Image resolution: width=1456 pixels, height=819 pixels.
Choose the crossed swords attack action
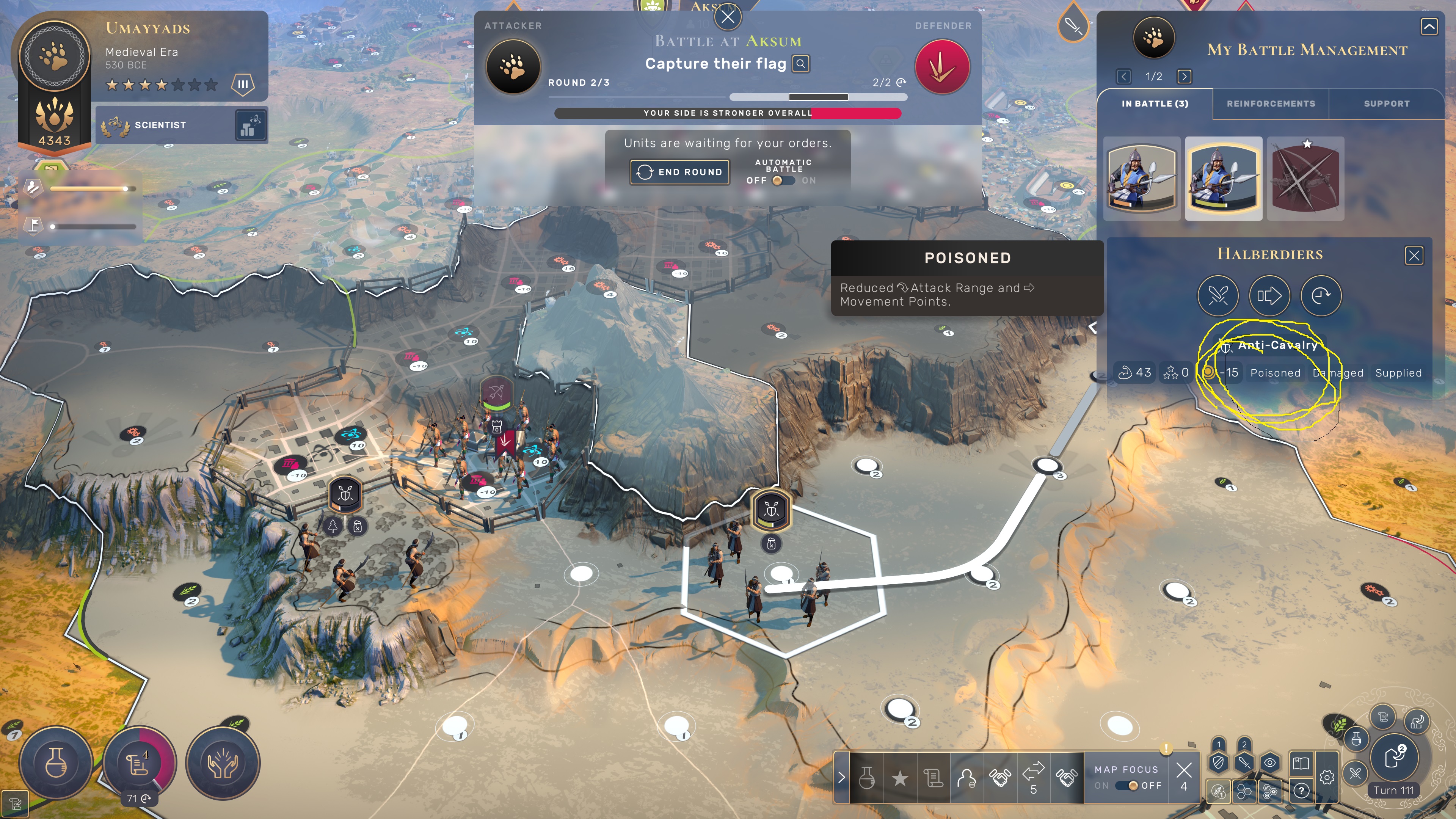pyautogui.click(x=1218, y=296)
